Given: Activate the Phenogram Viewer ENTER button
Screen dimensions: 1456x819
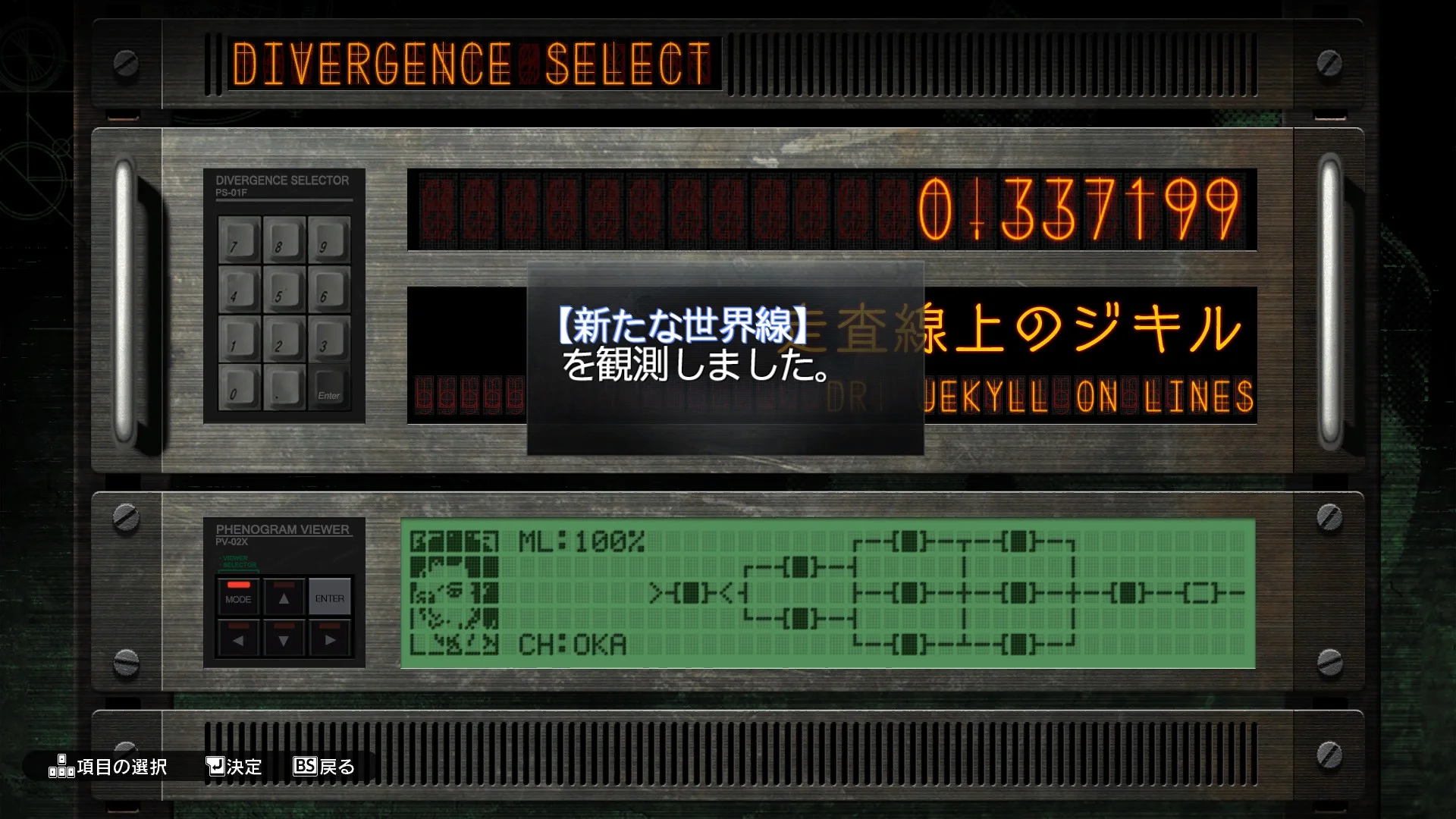Looking at the screenshot, I should (330, 596).
